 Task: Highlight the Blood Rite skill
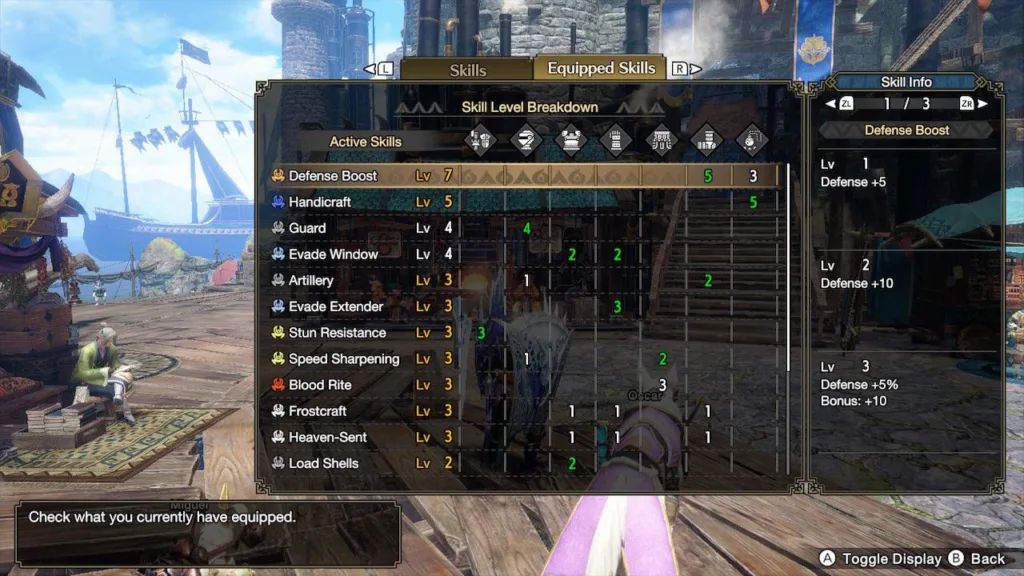click(320, 385)
